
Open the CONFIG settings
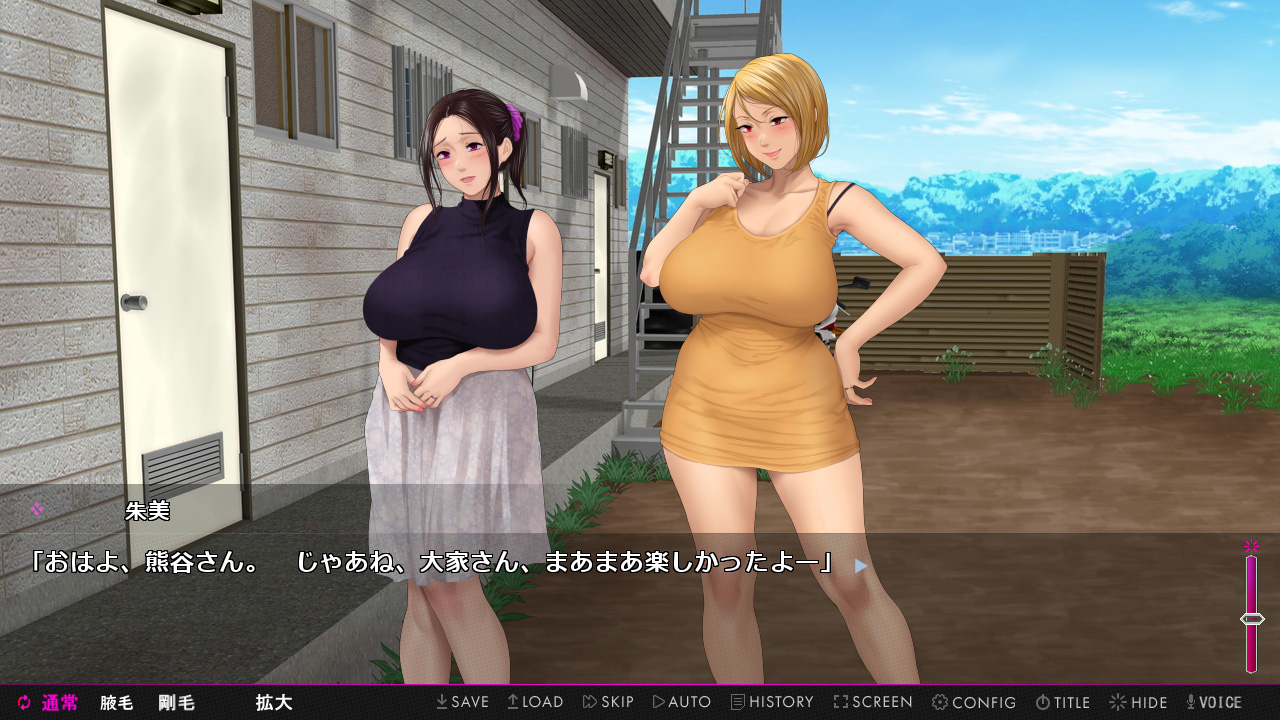(x=974, y=702)
